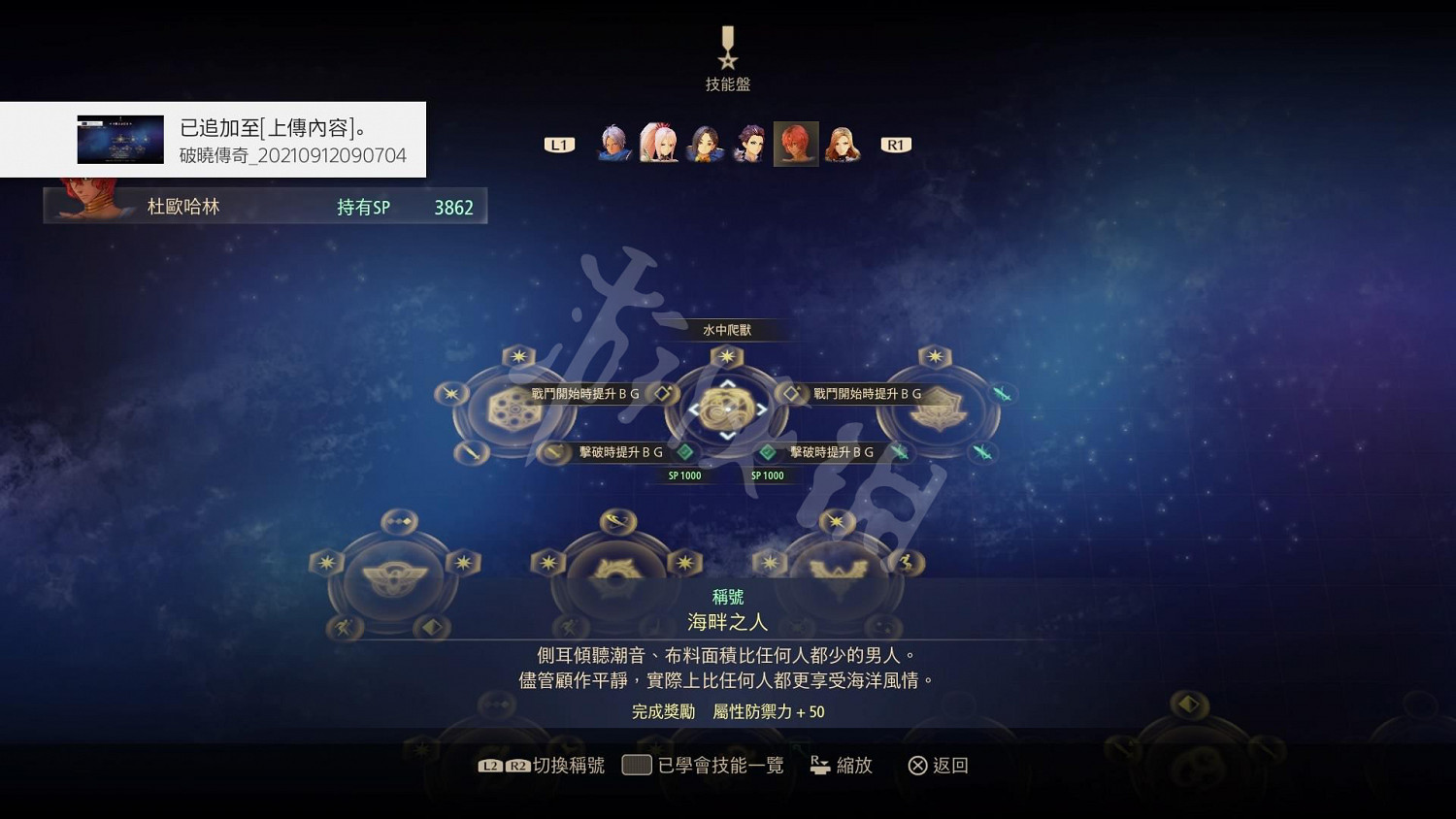Select Kisara's character portrait on the right
This screenshot has width=1456, height=819.
pyautogui.click(x=843, y=146)
